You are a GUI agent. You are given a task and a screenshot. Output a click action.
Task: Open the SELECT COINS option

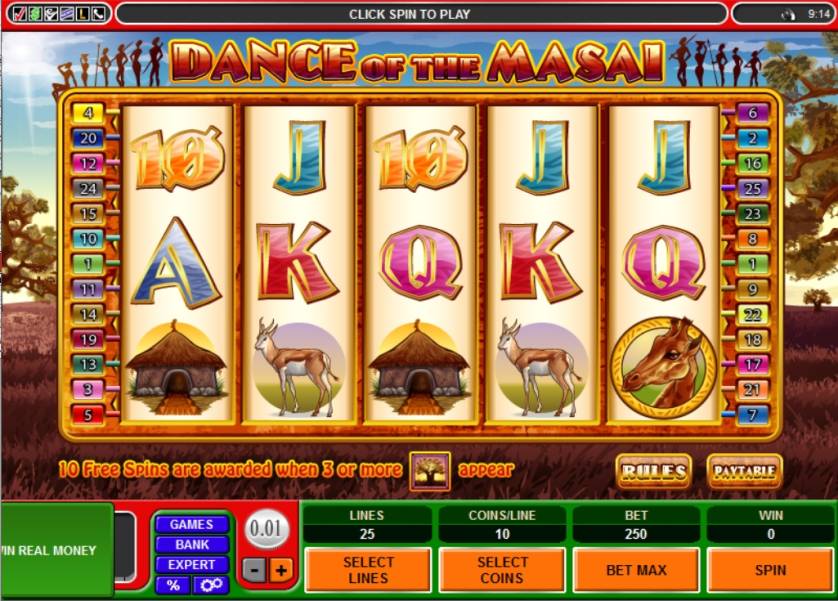click(501, 570)
